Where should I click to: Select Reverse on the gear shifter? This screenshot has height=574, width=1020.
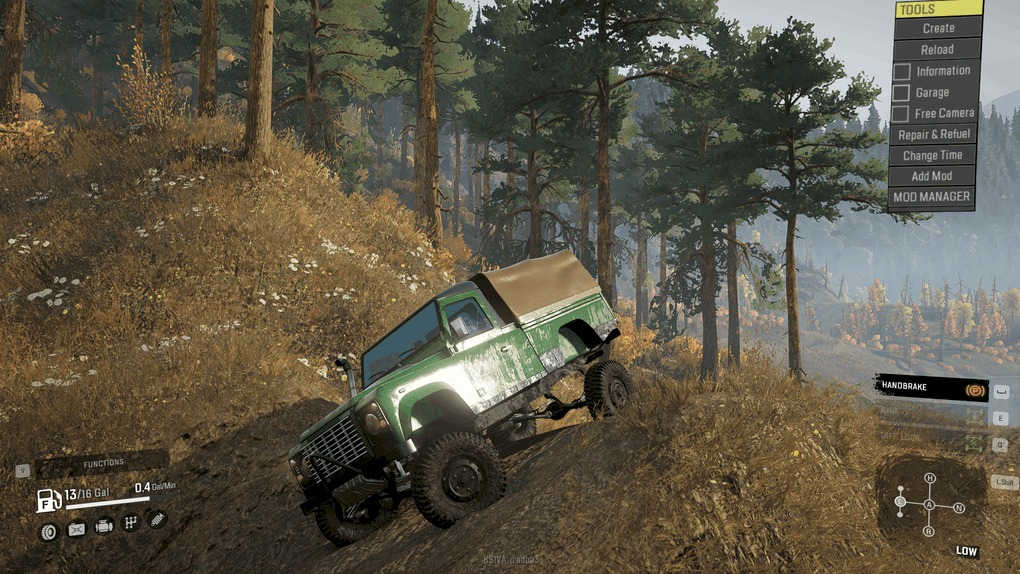pos(929,531)
